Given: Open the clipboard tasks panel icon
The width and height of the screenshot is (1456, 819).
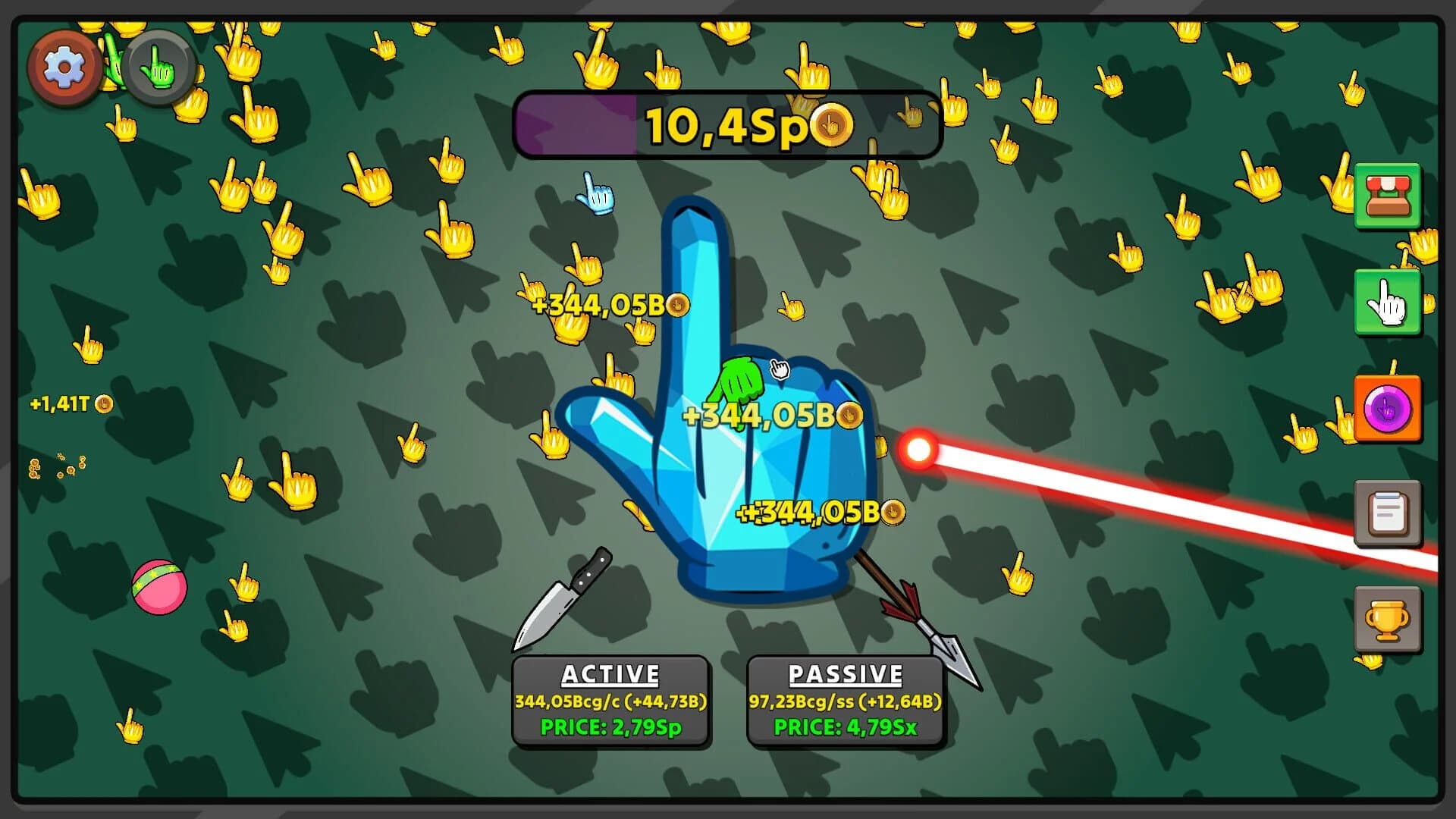Looking at the screenshot, I should click(1388, 514).
